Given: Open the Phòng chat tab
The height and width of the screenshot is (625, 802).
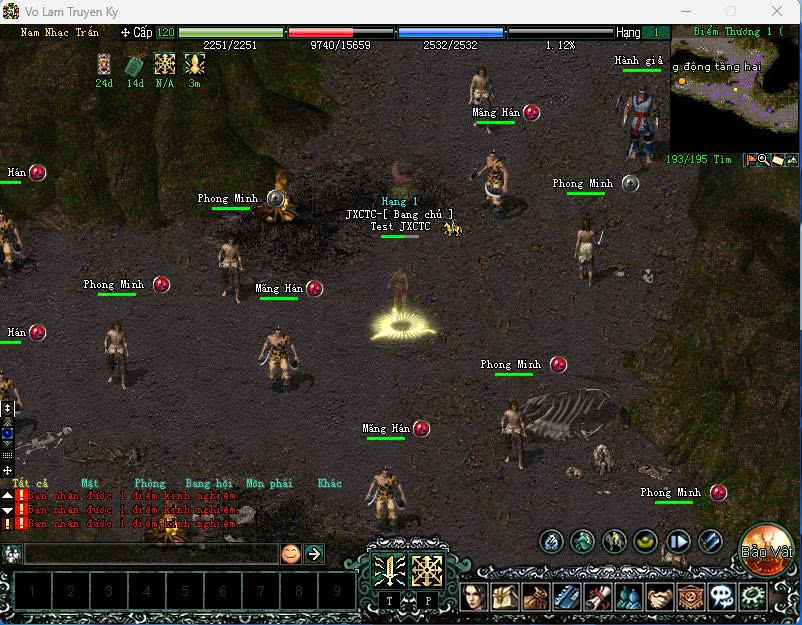Looking at the screenshot, I should [150, 483].
